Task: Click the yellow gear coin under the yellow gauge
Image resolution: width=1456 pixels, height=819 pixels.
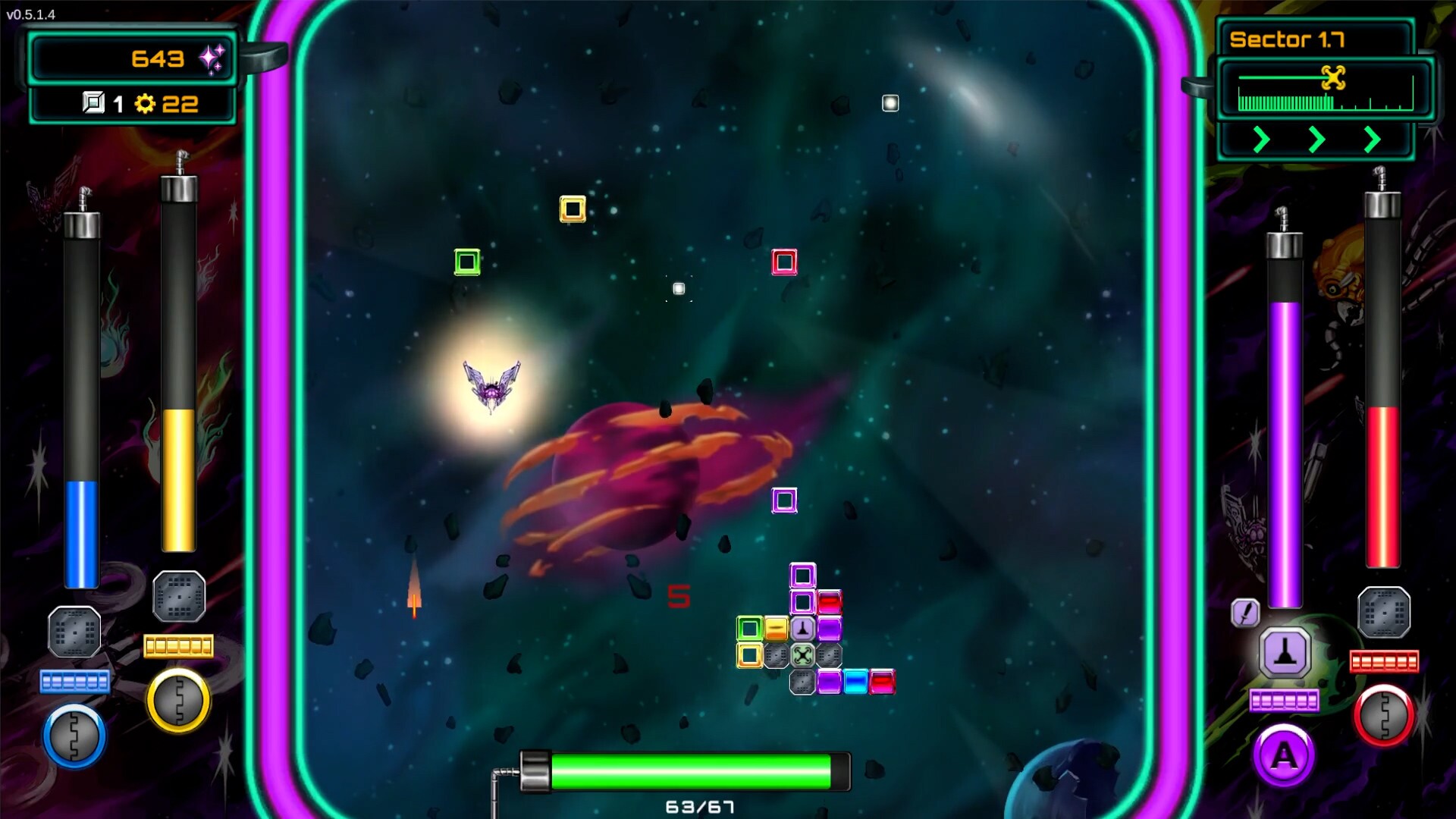Action: pyautogui.click(x=179, y=699)
